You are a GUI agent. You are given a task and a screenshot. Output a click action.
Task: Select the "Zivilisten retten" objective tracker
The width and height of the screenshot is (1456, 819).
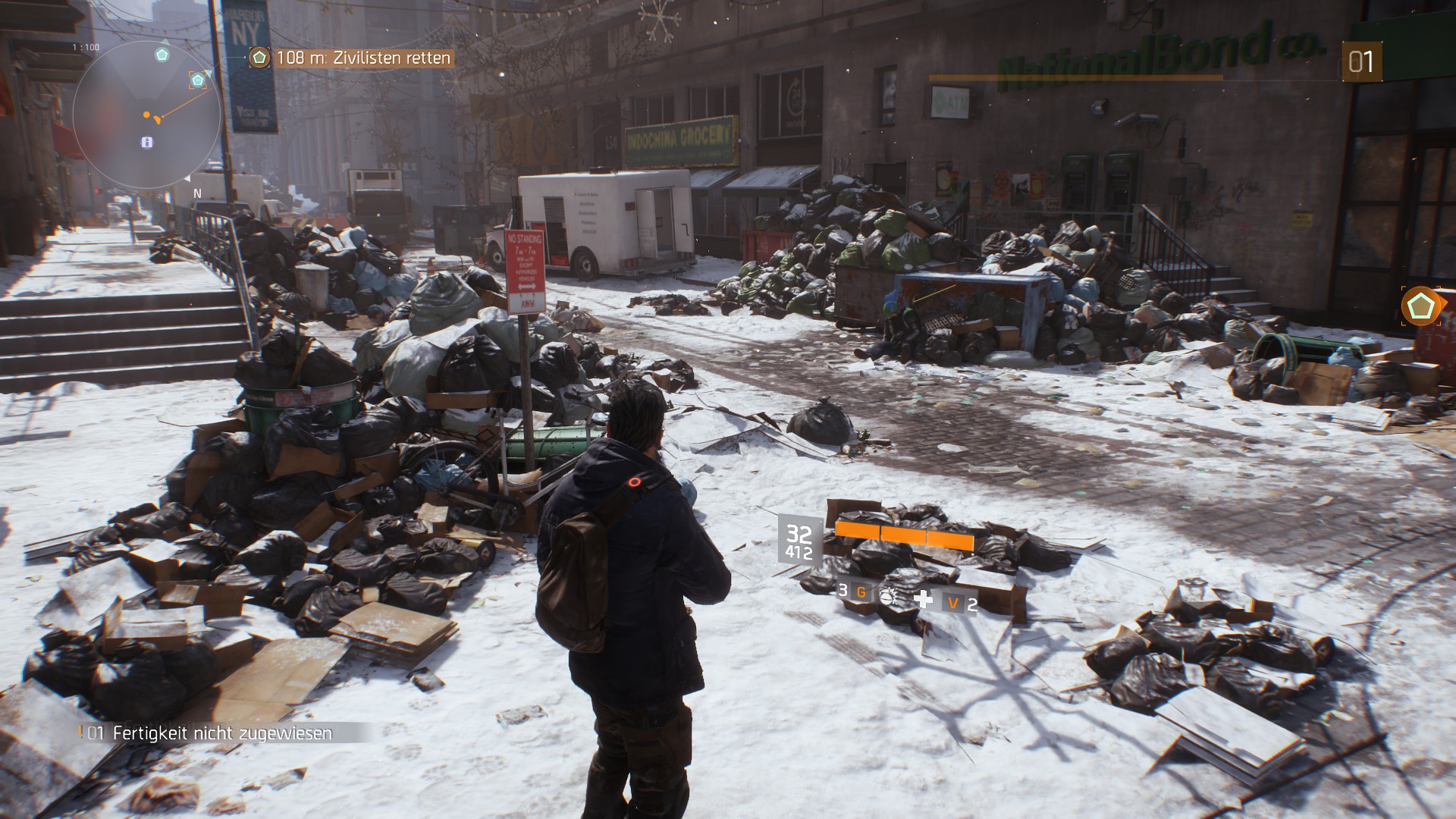pos(353,58)
